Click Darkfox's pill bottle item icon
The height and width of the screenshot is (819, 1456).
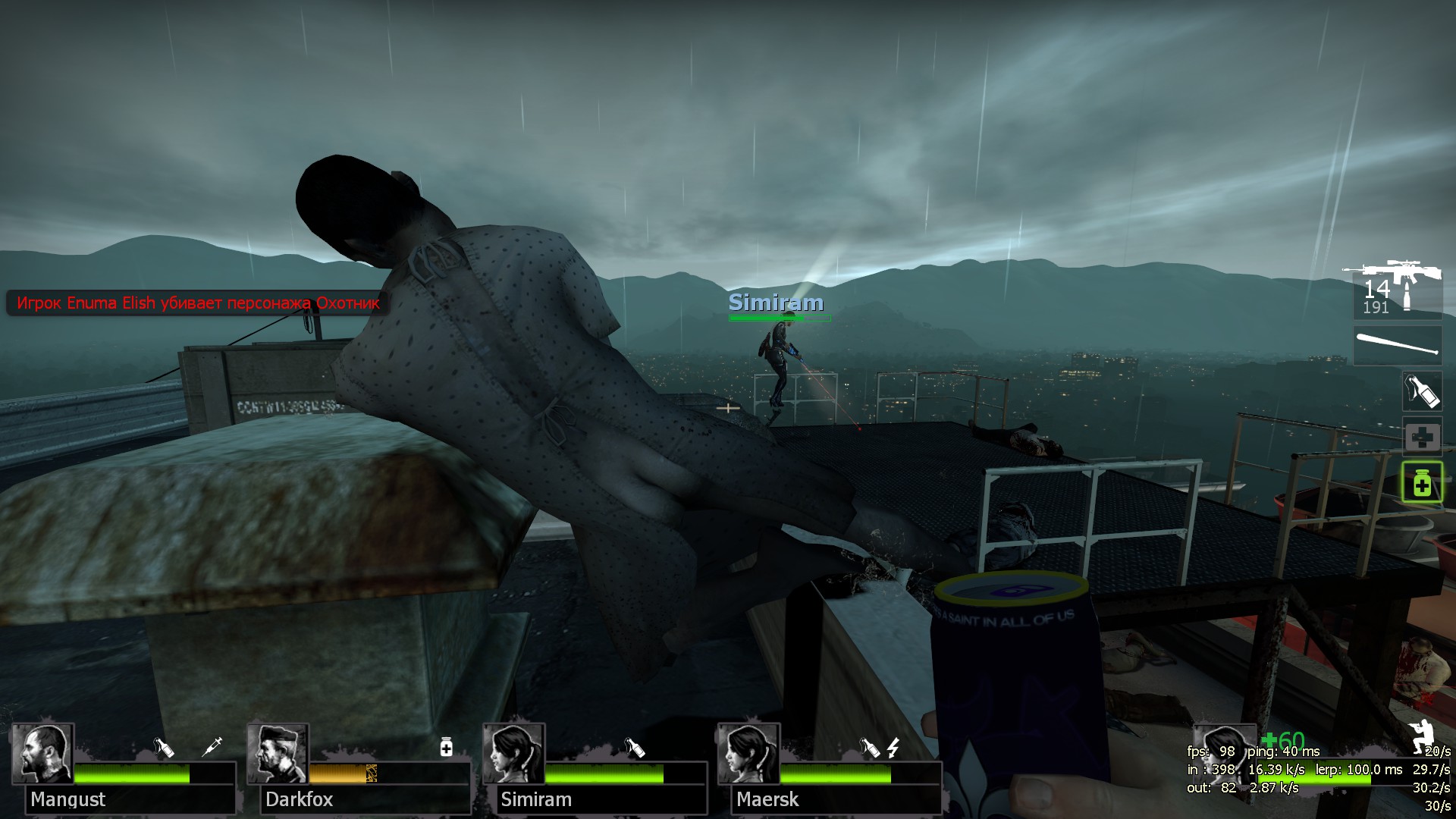pos(447,748)
